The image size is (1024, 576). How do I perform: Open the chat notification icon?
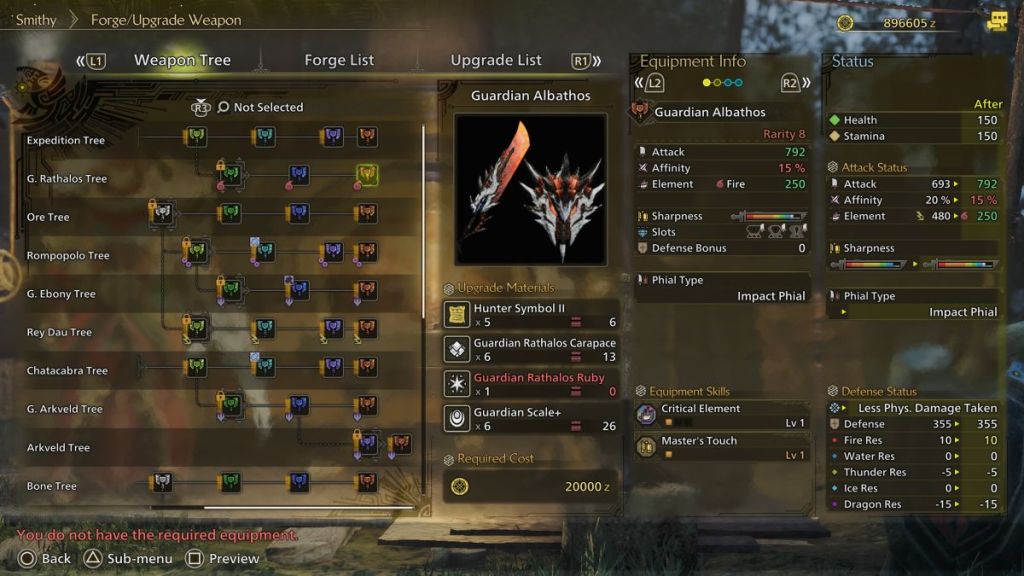996,21
